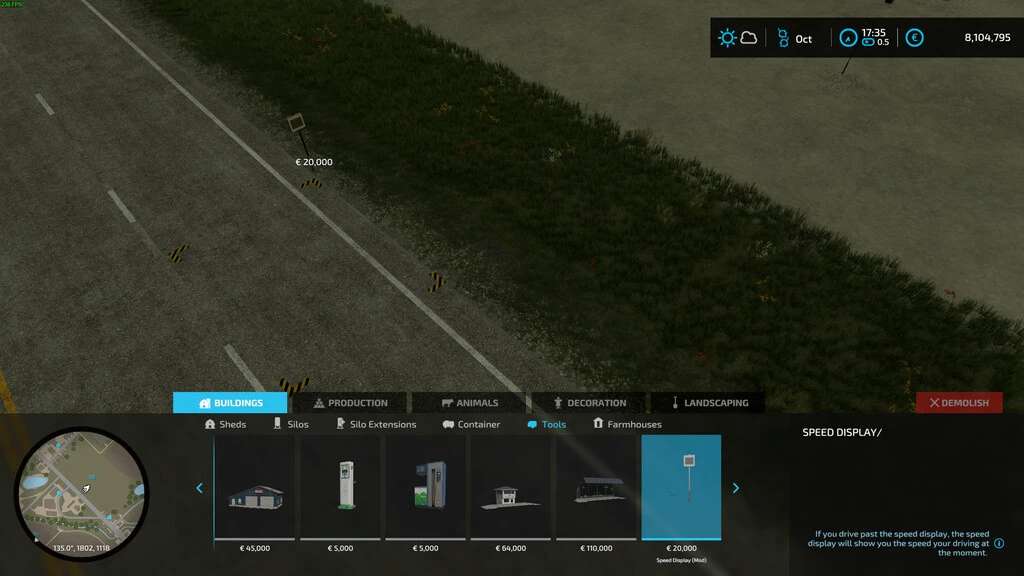Viewport: 1024px width, 576px height.
Task: Select the €45,000 workshop building
Action: 255,488
